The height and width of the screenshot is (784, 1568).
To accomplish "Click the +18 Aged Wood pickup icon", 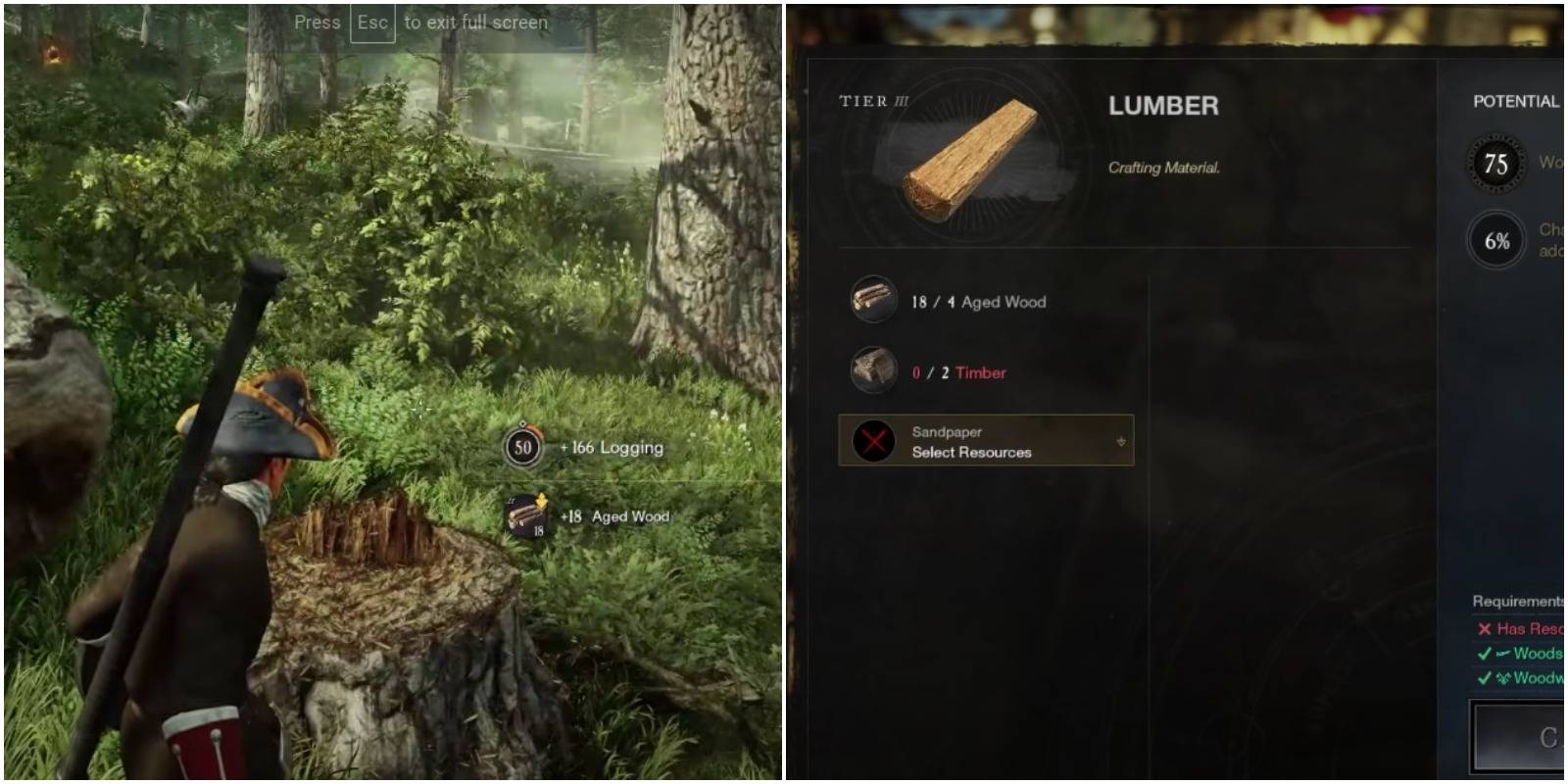I will [x=525, y=516].
